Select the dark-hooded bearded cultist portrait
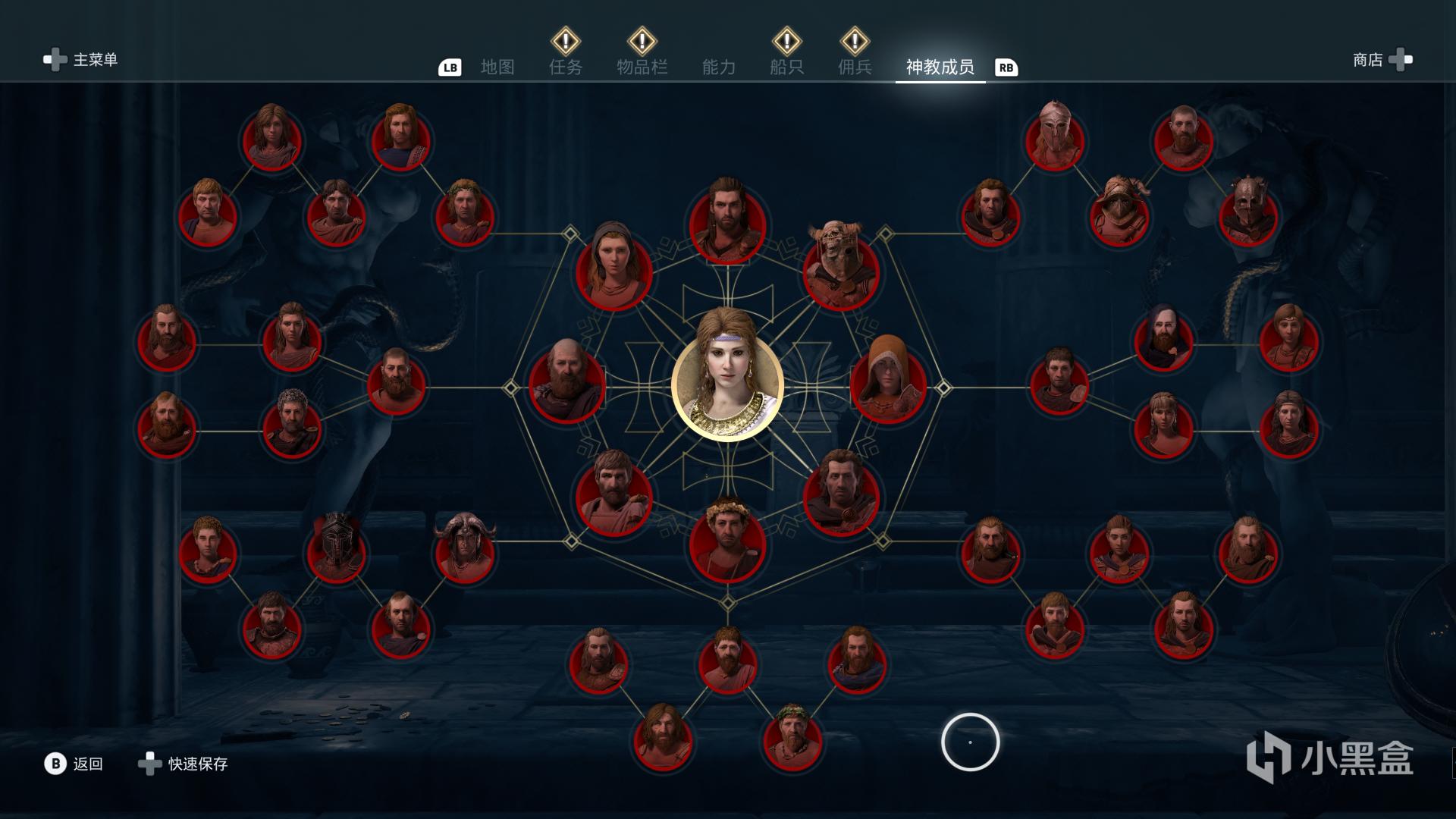 [1163, 341]
